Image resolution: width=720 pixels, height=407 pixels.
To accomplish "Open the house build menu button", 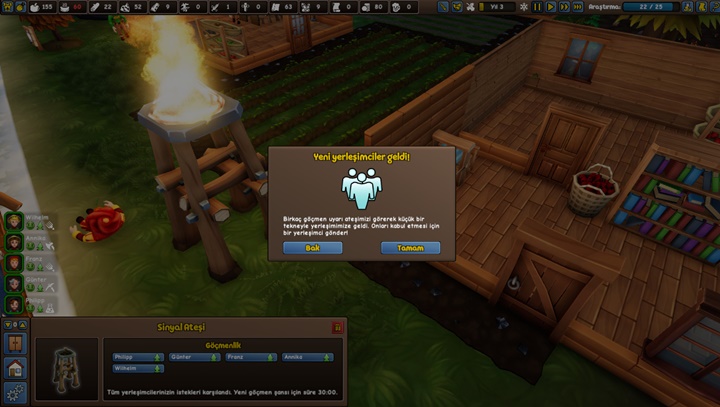I will (x=15, y=367).
